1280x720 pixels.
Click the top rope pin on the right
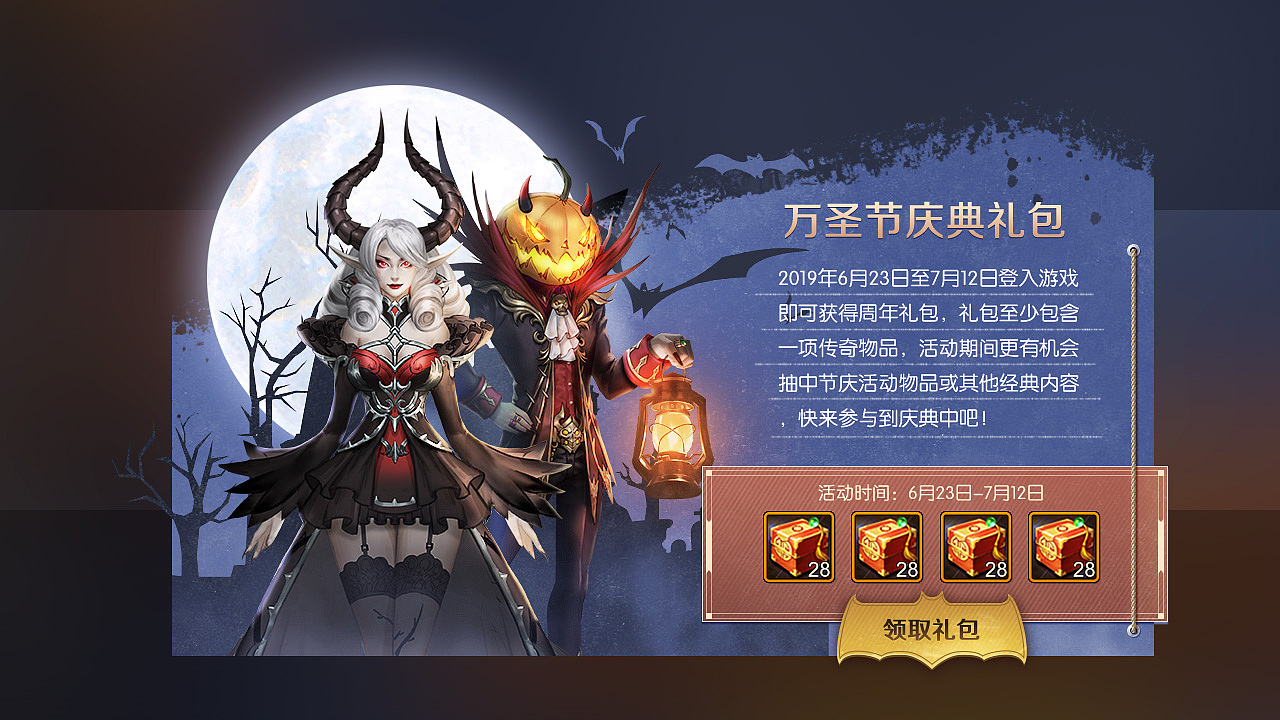pos(1133,249)
